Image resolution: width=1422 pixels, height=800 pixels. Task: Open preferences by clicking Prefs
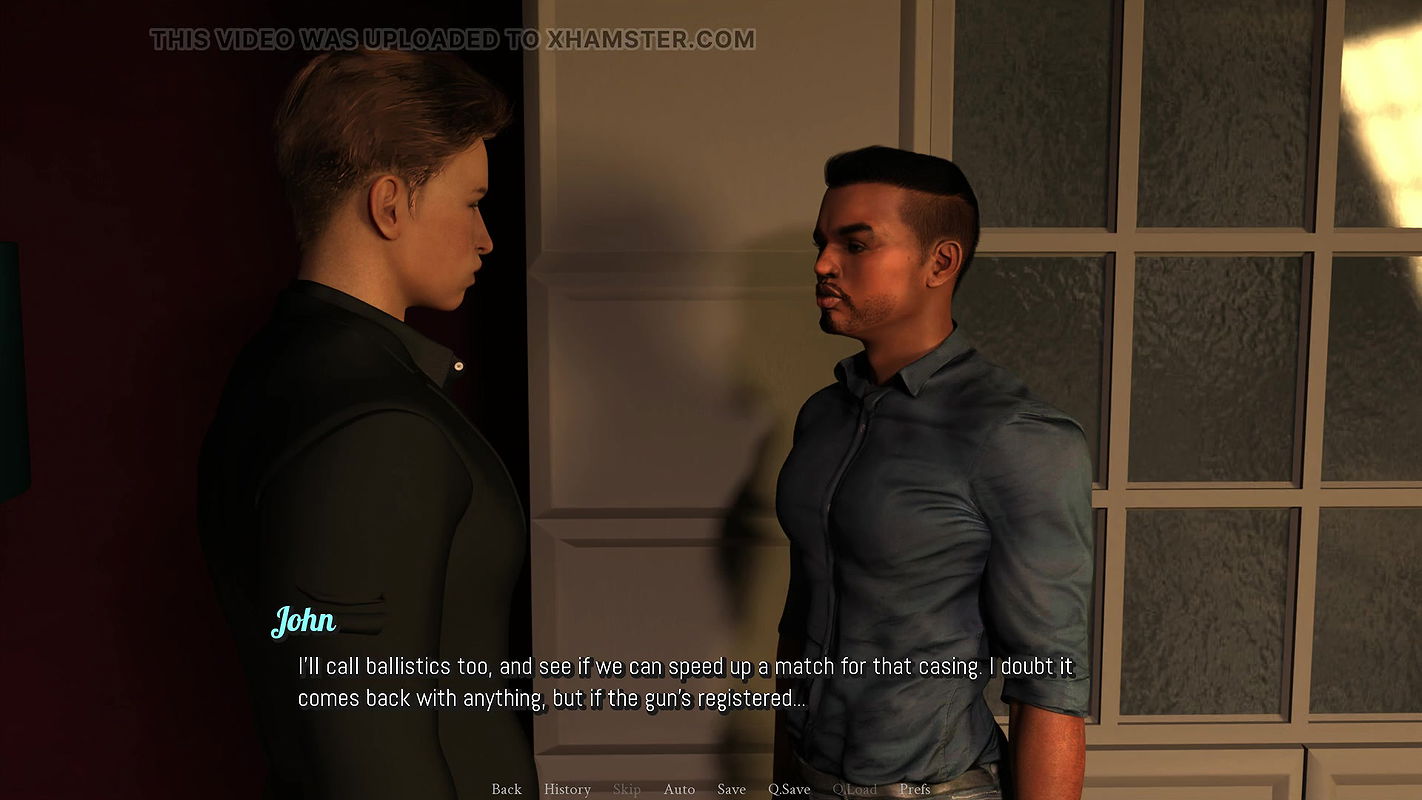point(915,789)
